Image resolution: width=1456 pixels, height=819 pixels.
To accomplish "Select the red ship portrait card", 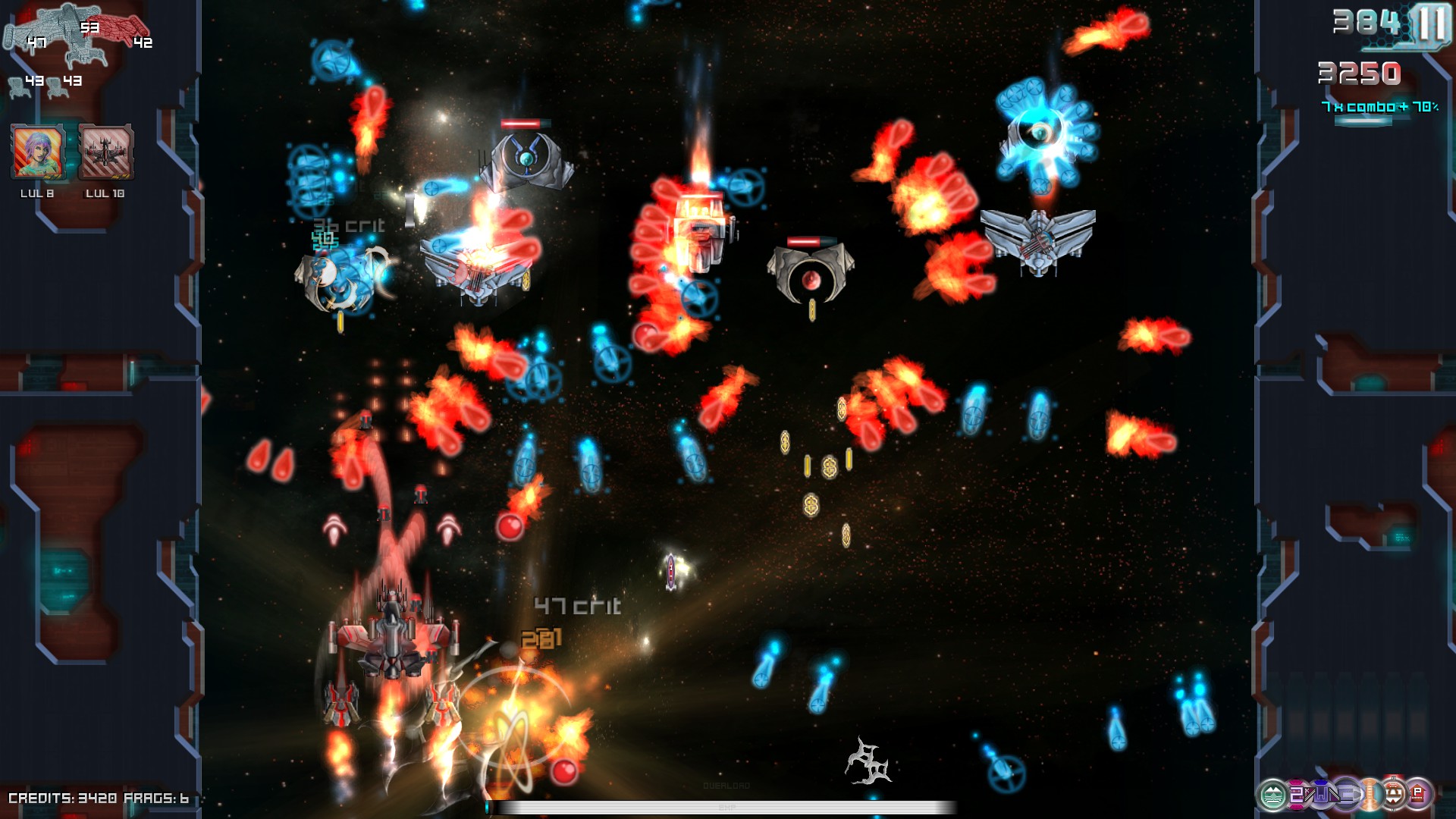I will (106, 152).
